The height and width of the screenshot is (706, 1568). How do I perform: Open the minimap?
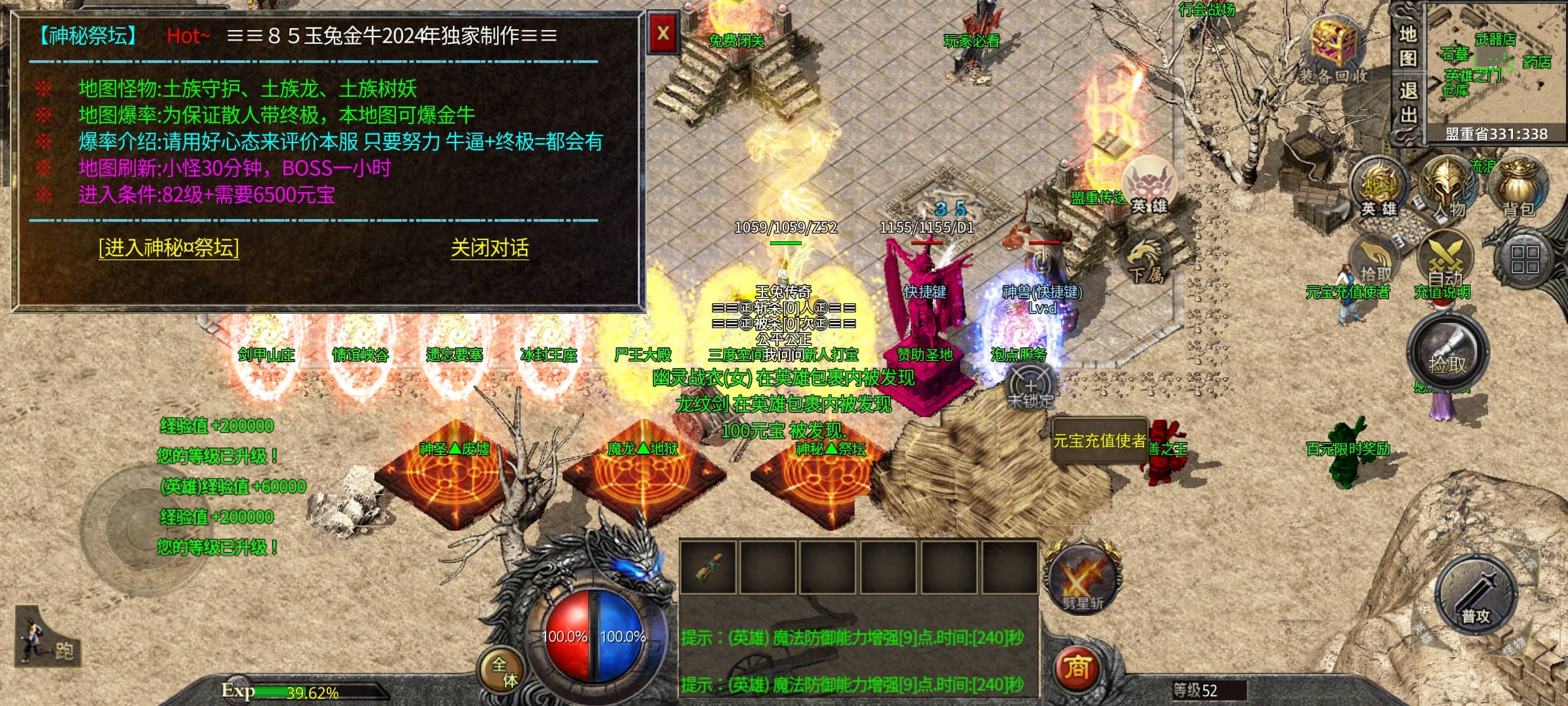(x=1496, y=65)
